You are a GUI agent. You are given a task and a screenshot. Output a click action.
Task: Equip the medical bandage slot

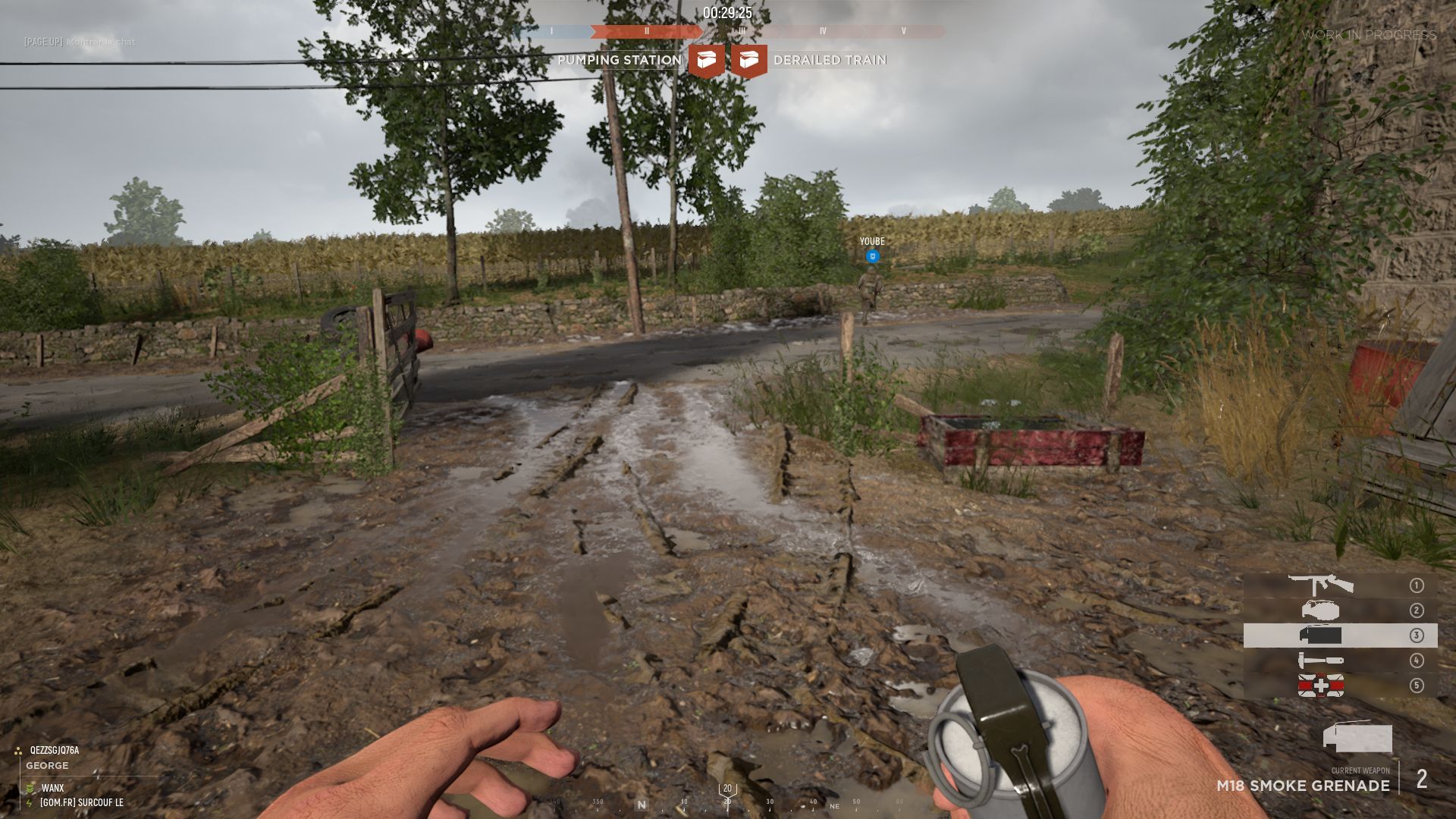1320,686
